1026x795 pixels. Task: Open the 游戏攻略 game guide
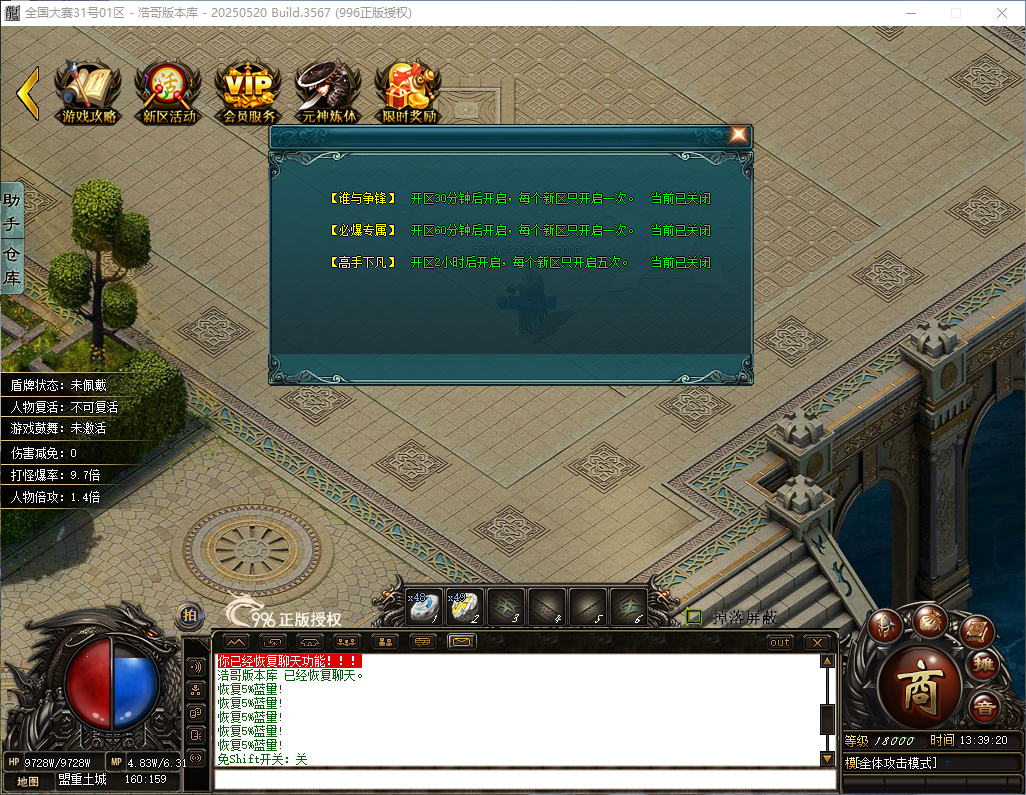[88, 91]
